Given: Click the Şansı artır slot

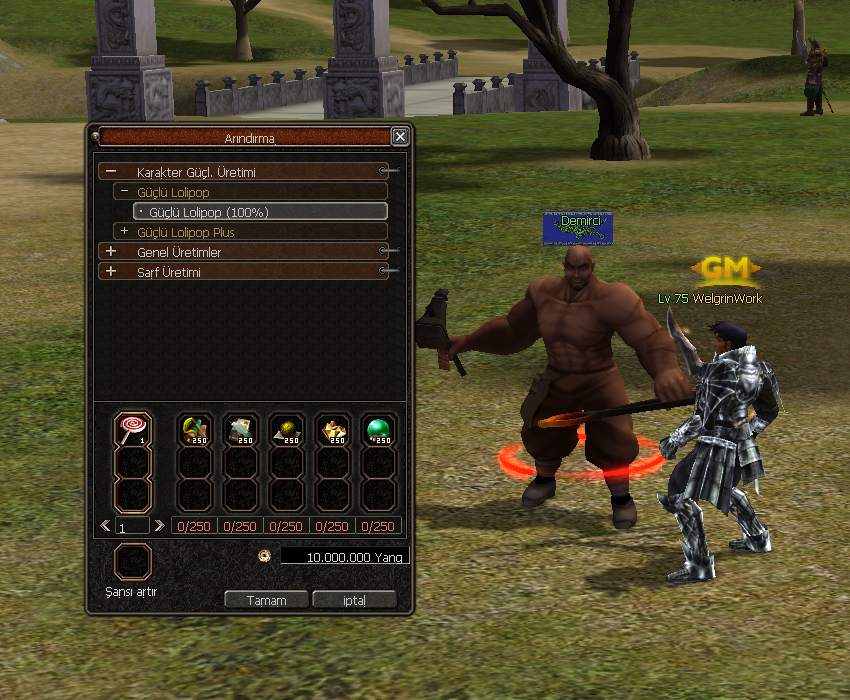Looking at the screenshot, I should [132, 562].
